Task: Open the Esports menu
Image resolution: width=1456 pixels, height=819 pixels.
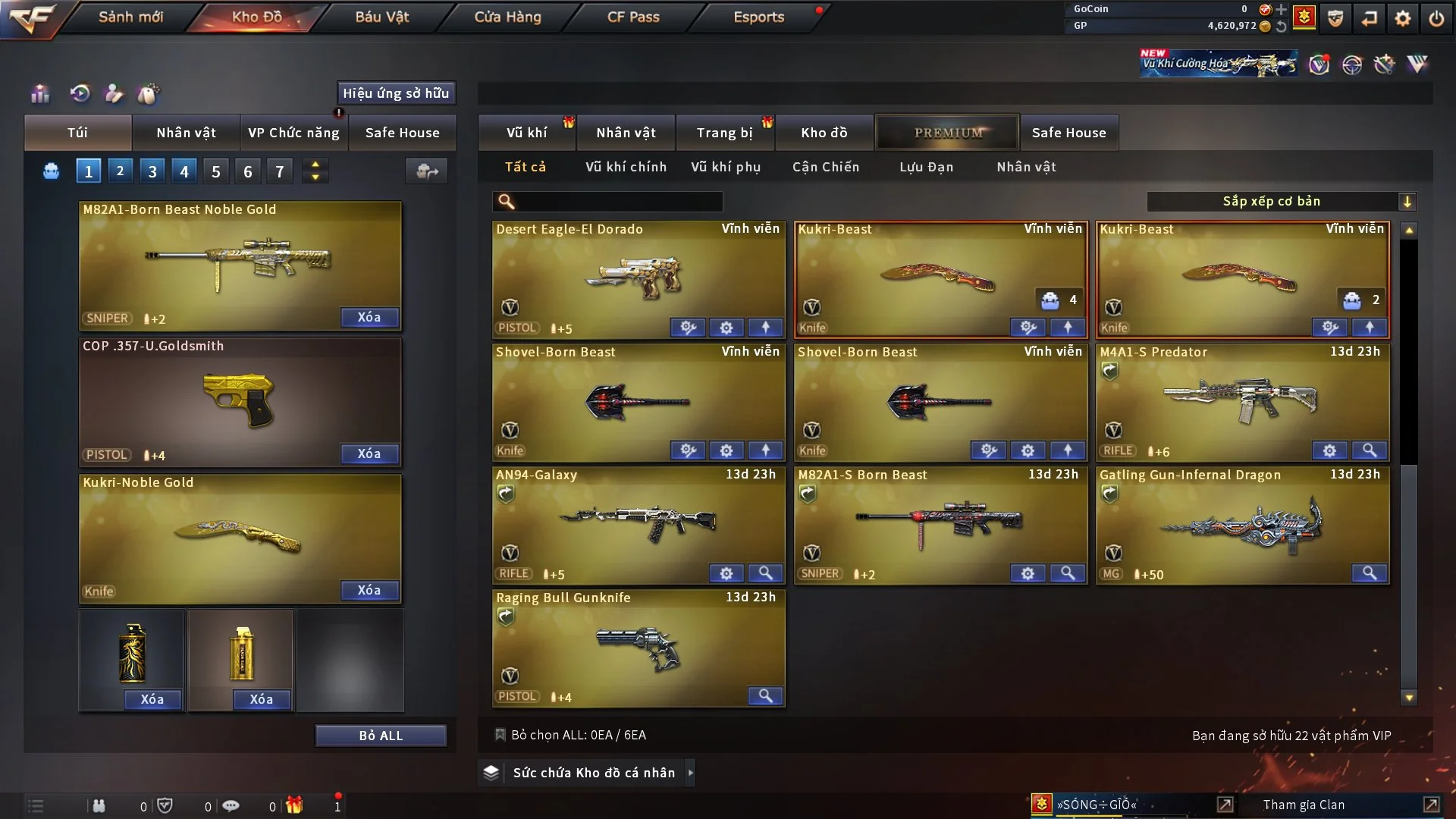Action: click(758, 17)
